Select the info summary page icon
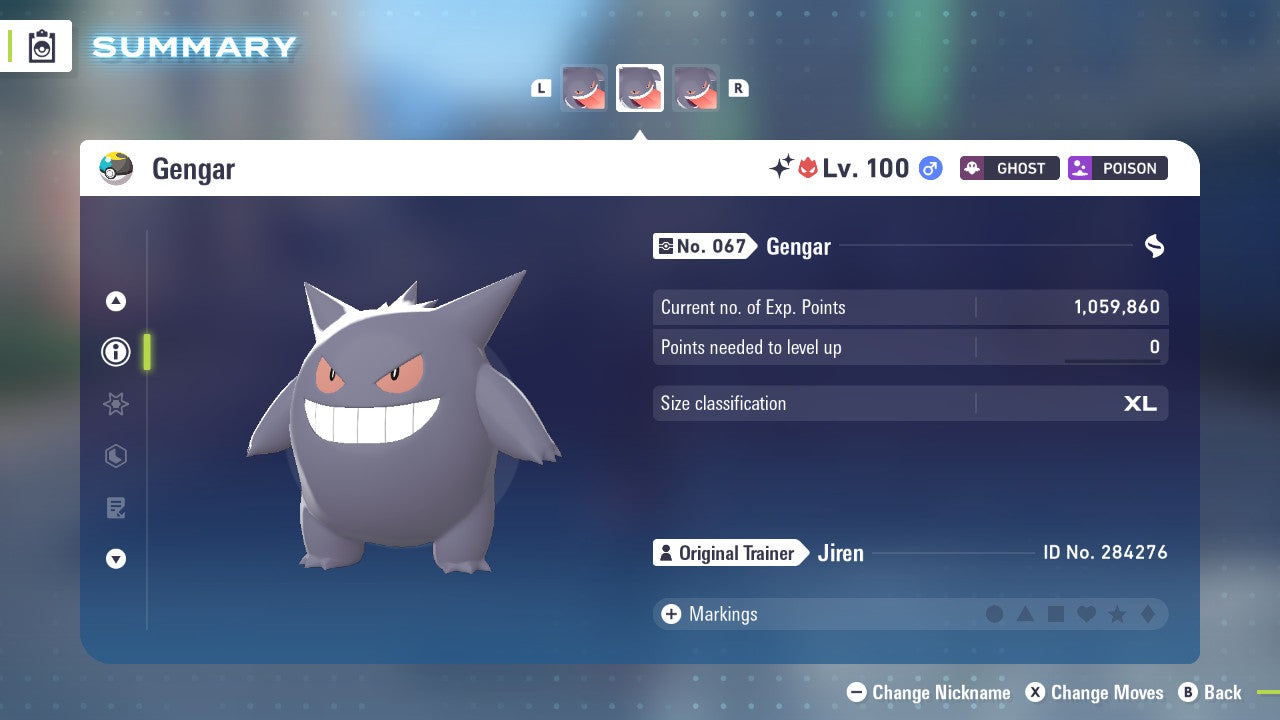 (x=116, y=352)
